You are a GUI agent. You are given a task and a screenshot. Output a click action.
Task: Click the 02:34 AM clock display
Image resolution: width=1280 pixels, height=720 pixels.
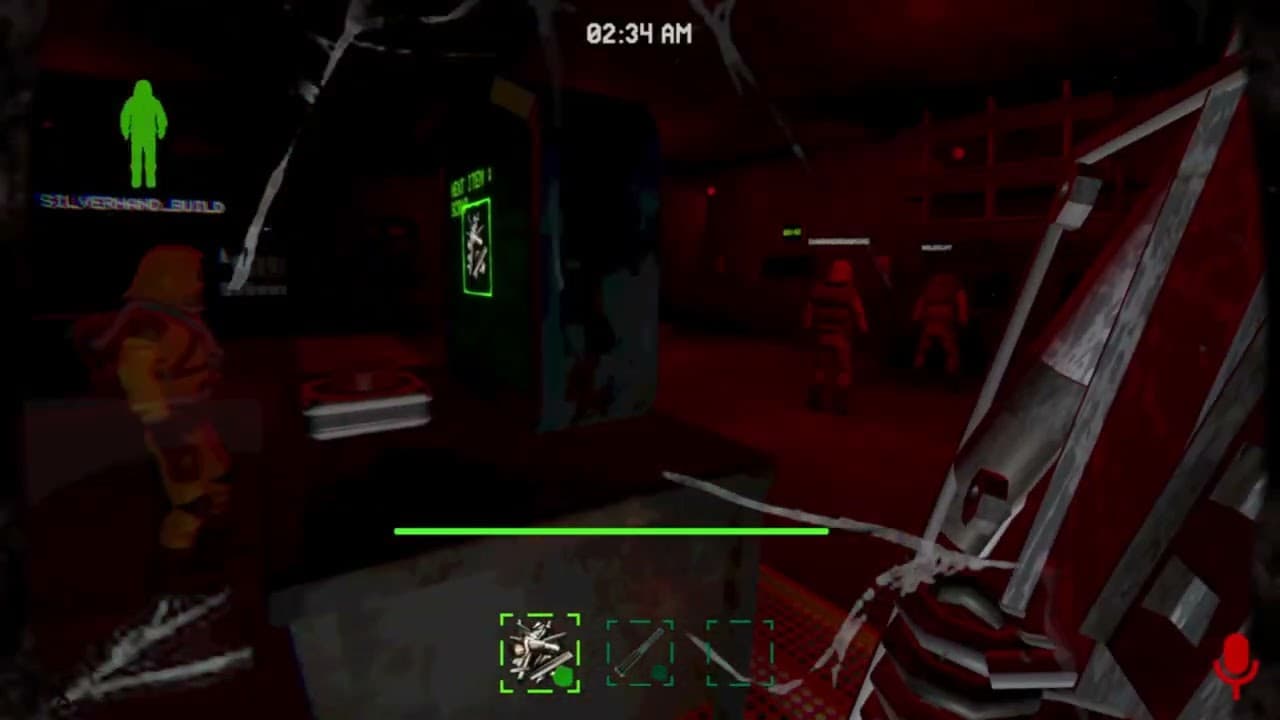(639, 34)
